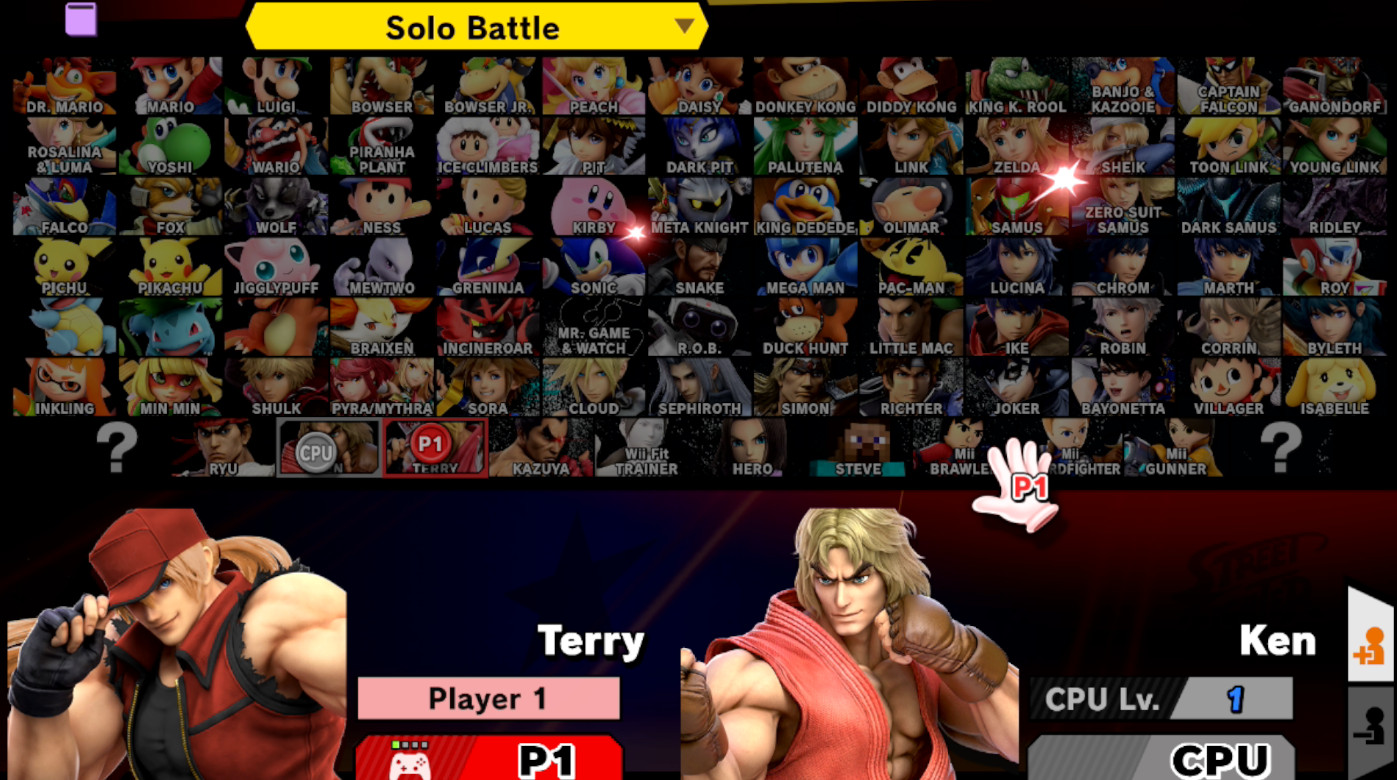Toggle Terry's Player 1 name banner
Viewport: 1397px width, 780px height.
point(487,698)
